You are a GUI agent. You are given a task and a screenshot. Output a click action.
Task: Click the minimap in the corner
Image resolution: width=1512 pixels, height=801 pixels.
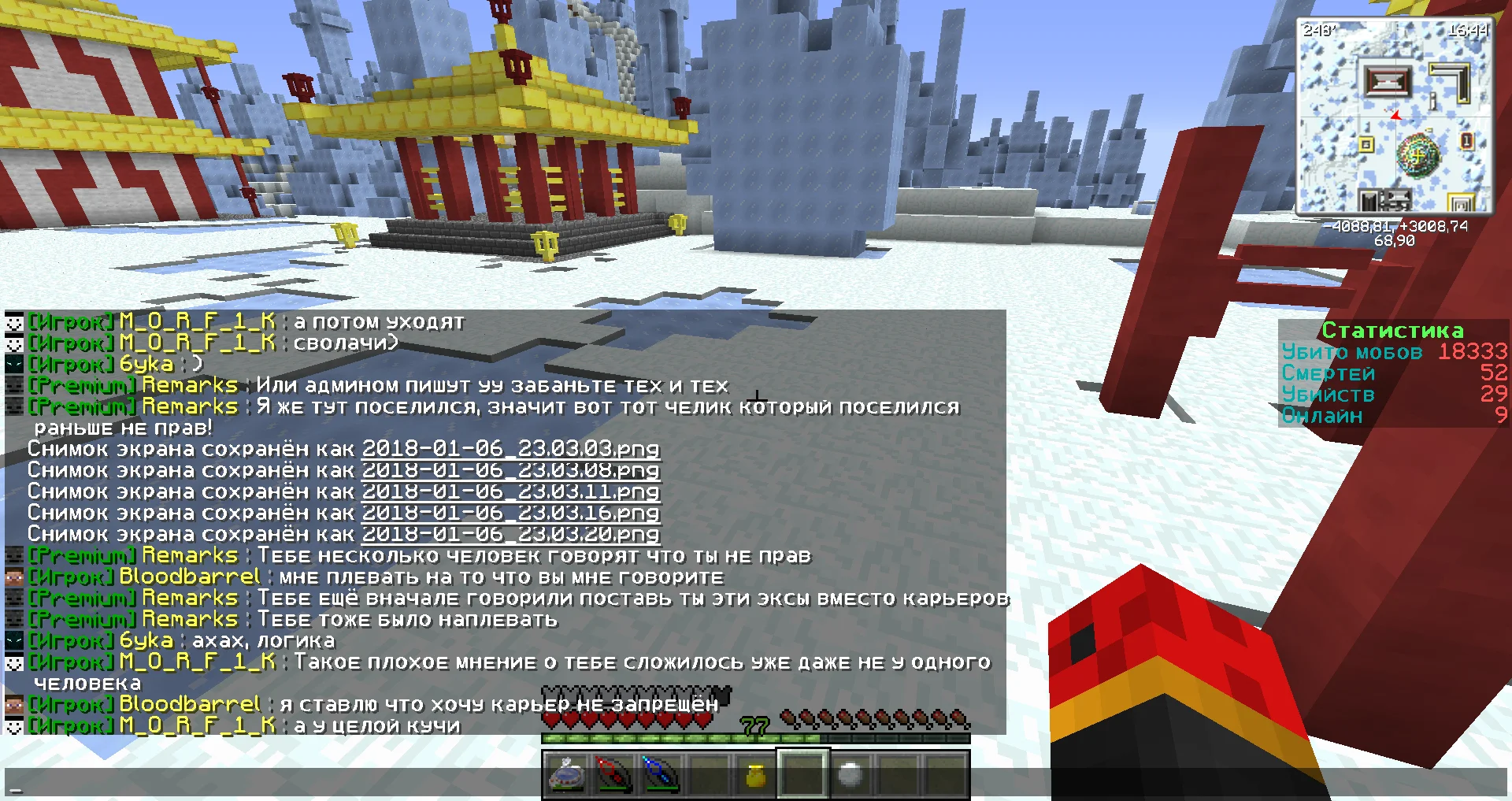(x=1395, y=117)
